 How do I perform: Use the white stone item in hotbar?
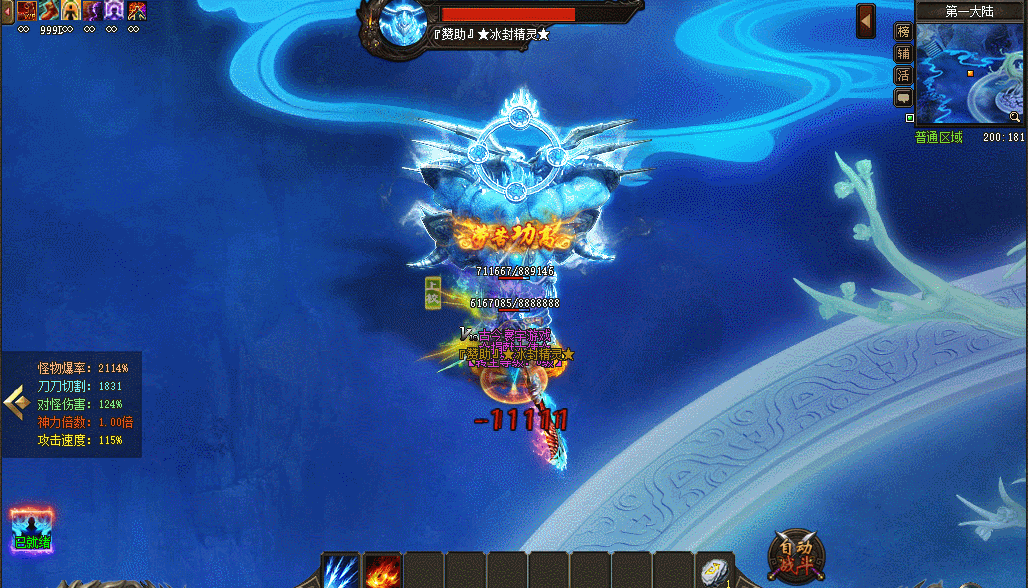714,571
